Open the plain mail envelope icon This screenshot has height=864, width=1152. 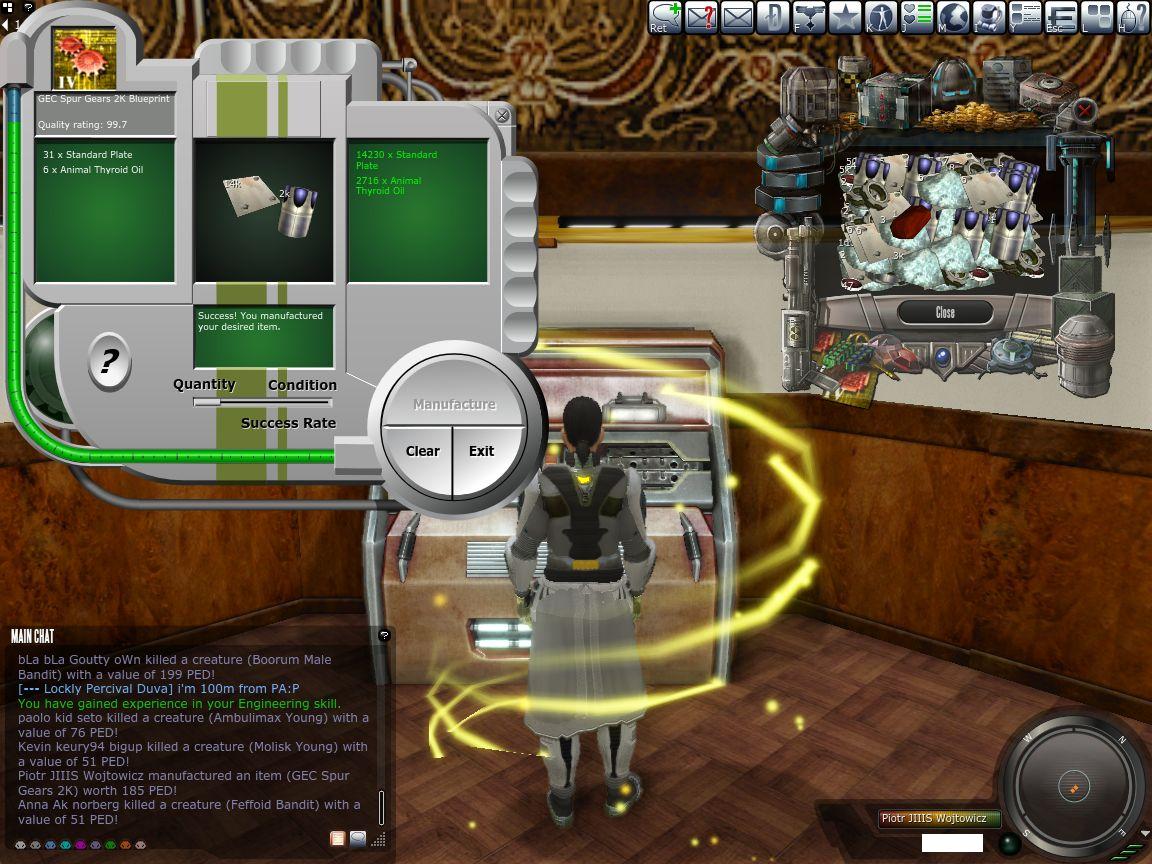tap(736, 17)
